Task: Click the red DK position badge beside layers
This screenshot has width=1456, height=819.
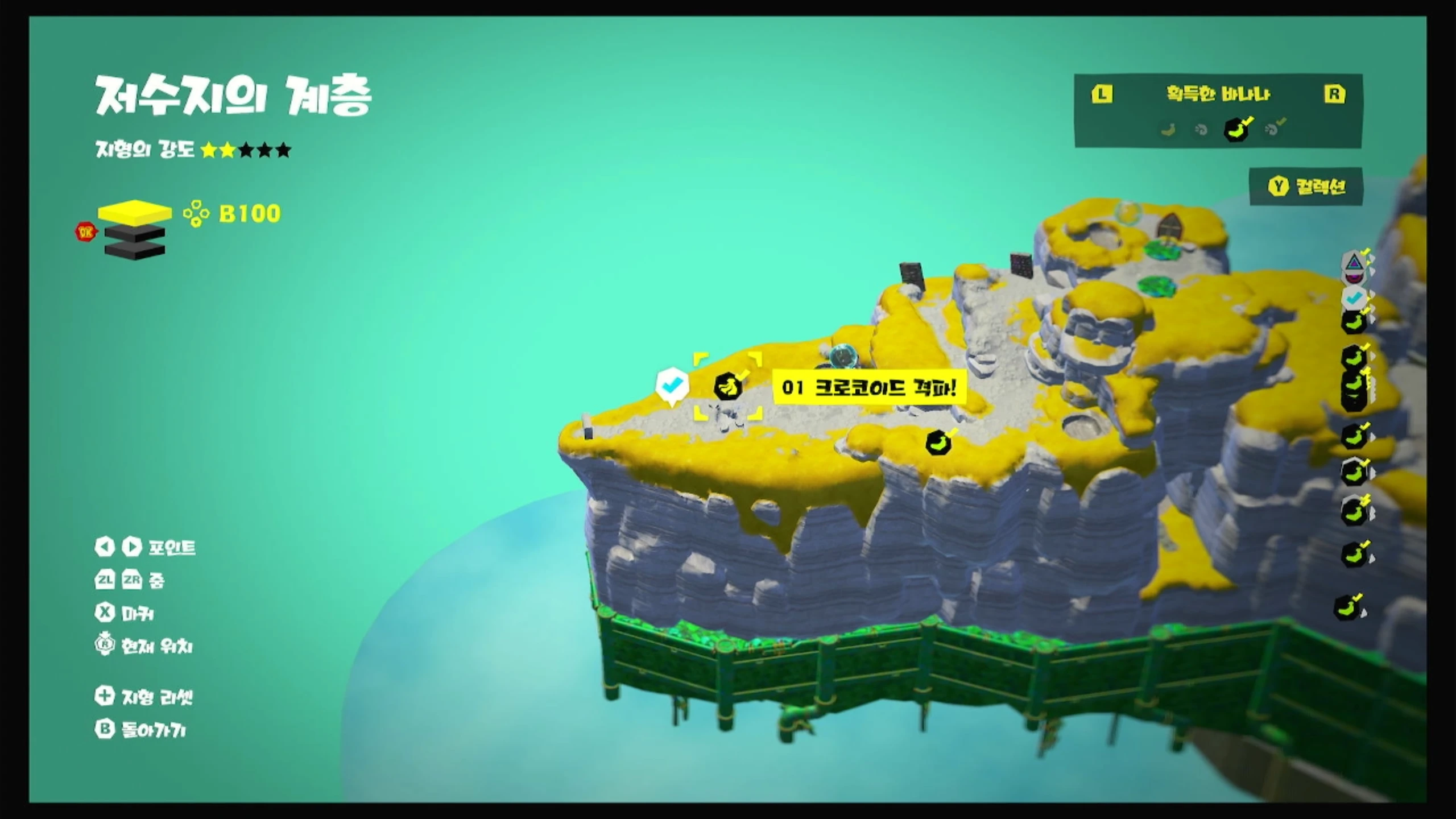Action: [x=87, y=231]
